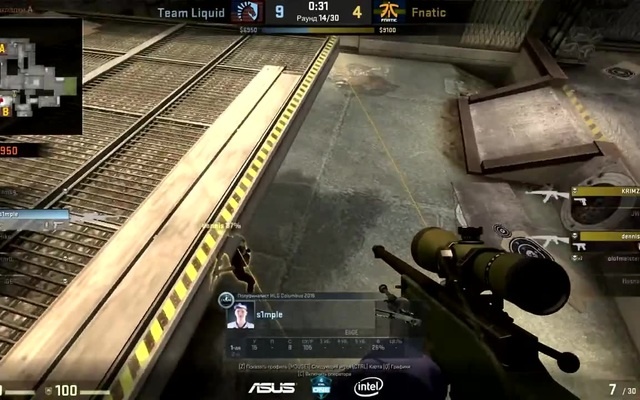
Task: Select the Team Liquid logo
Action: [x=246, y=13]
